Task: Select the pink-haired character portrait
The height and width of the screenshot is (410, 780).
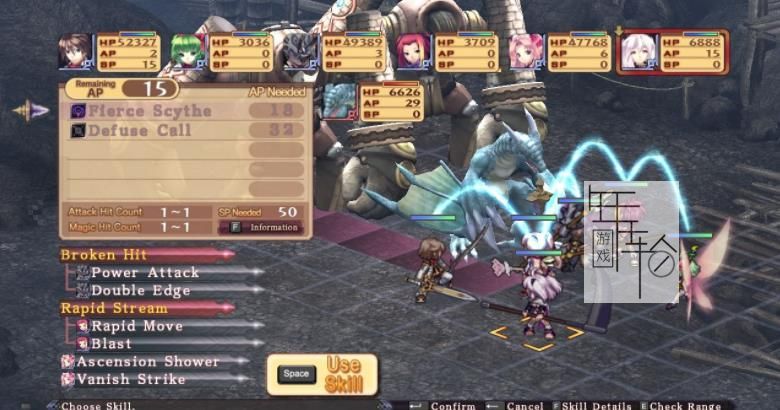Action: click(x=525, y=51)
